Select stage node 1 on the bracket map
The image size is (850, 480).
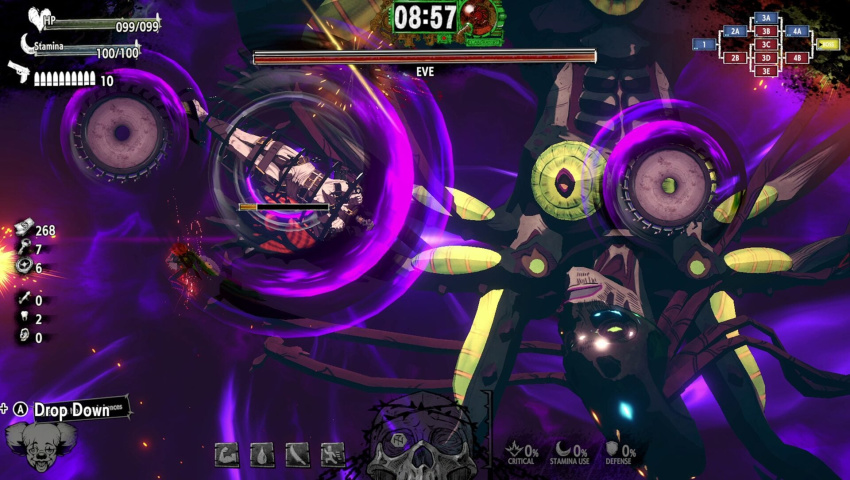704,45
